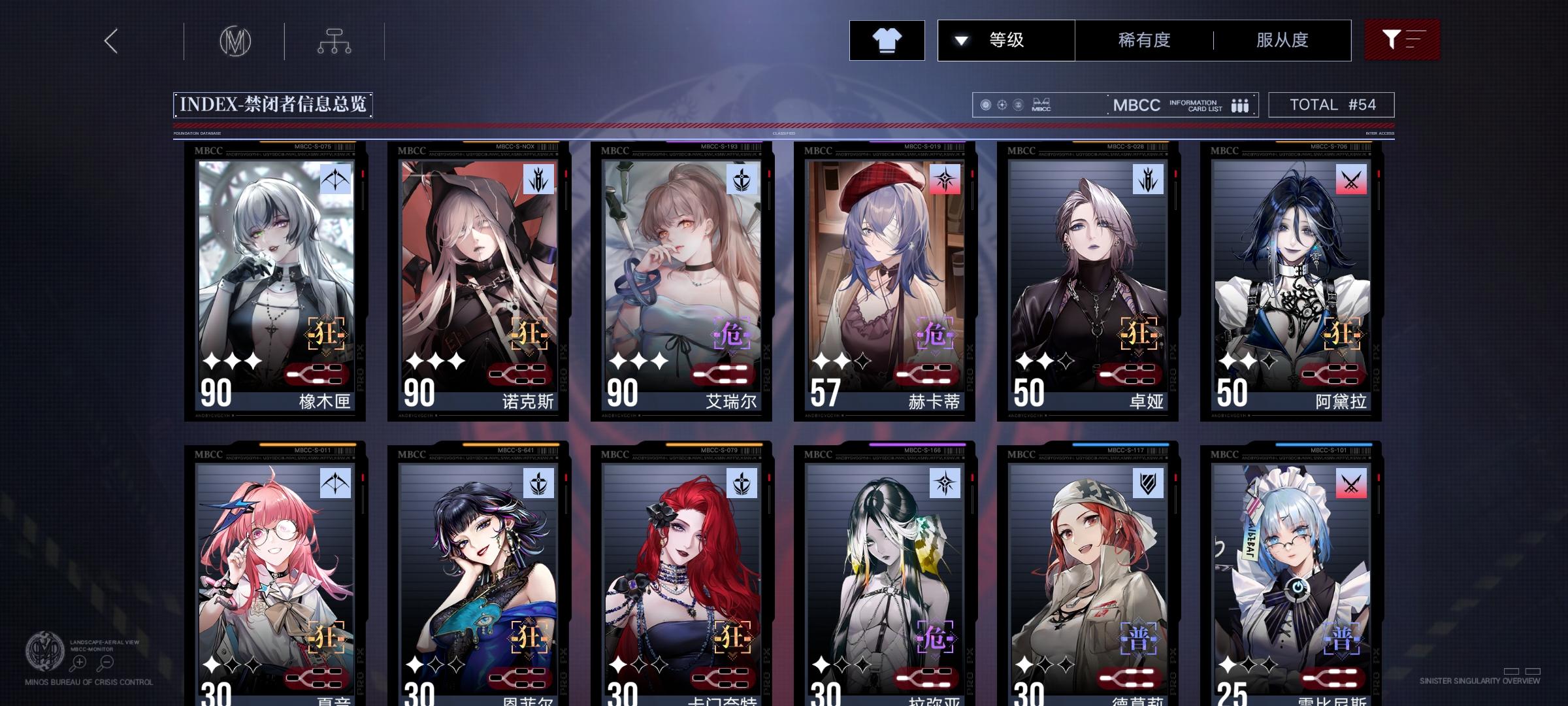Image resolution: width=1568 pixels, height=706 pixels.
Task: Click the shield class icon on 德莫莉's card
Action: click(1148, 484)
